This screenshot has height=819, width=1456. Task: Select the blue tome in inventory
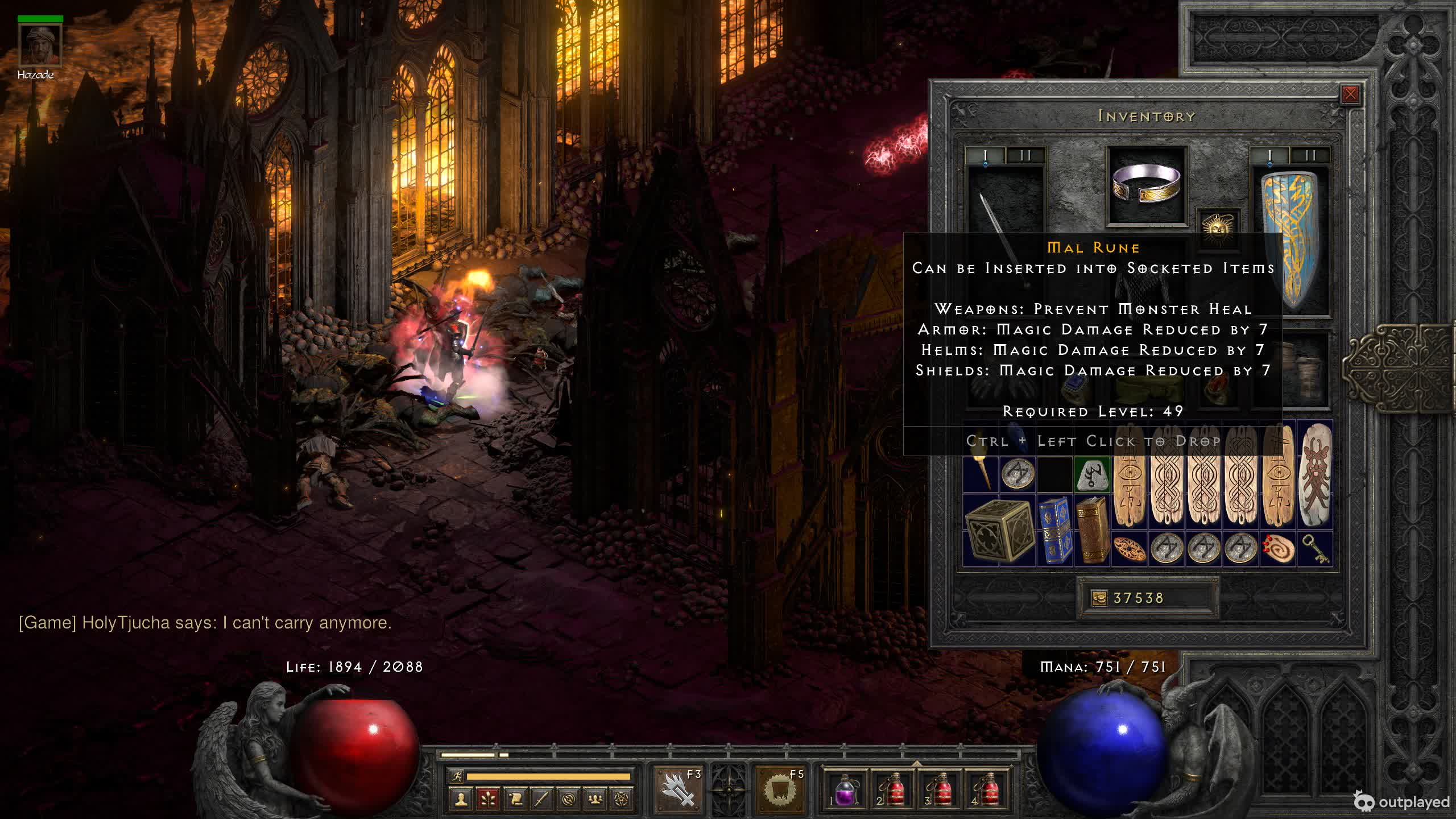(x=1055, y=530)
